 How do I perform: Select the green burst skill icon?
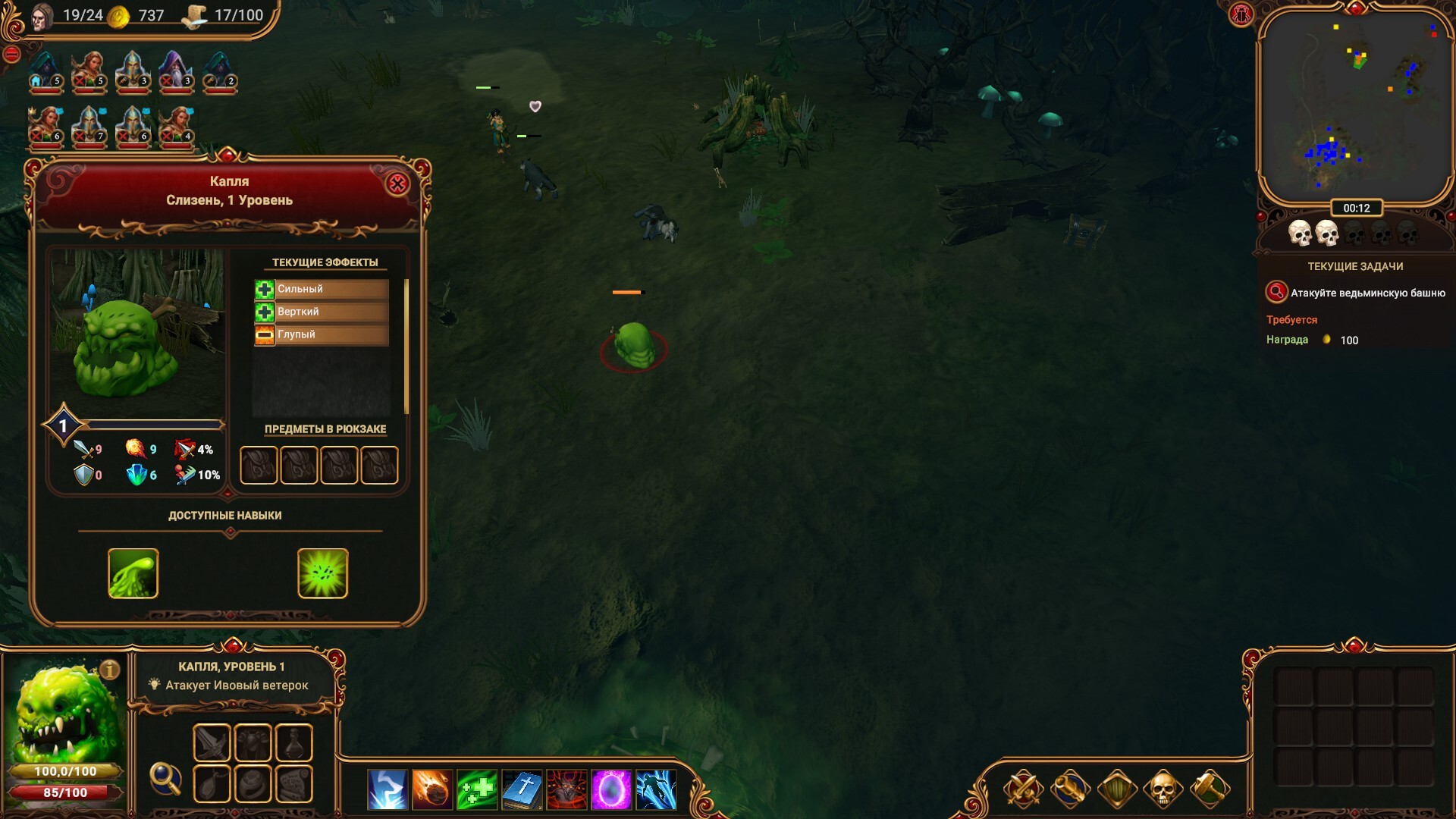tap(323, 573)
